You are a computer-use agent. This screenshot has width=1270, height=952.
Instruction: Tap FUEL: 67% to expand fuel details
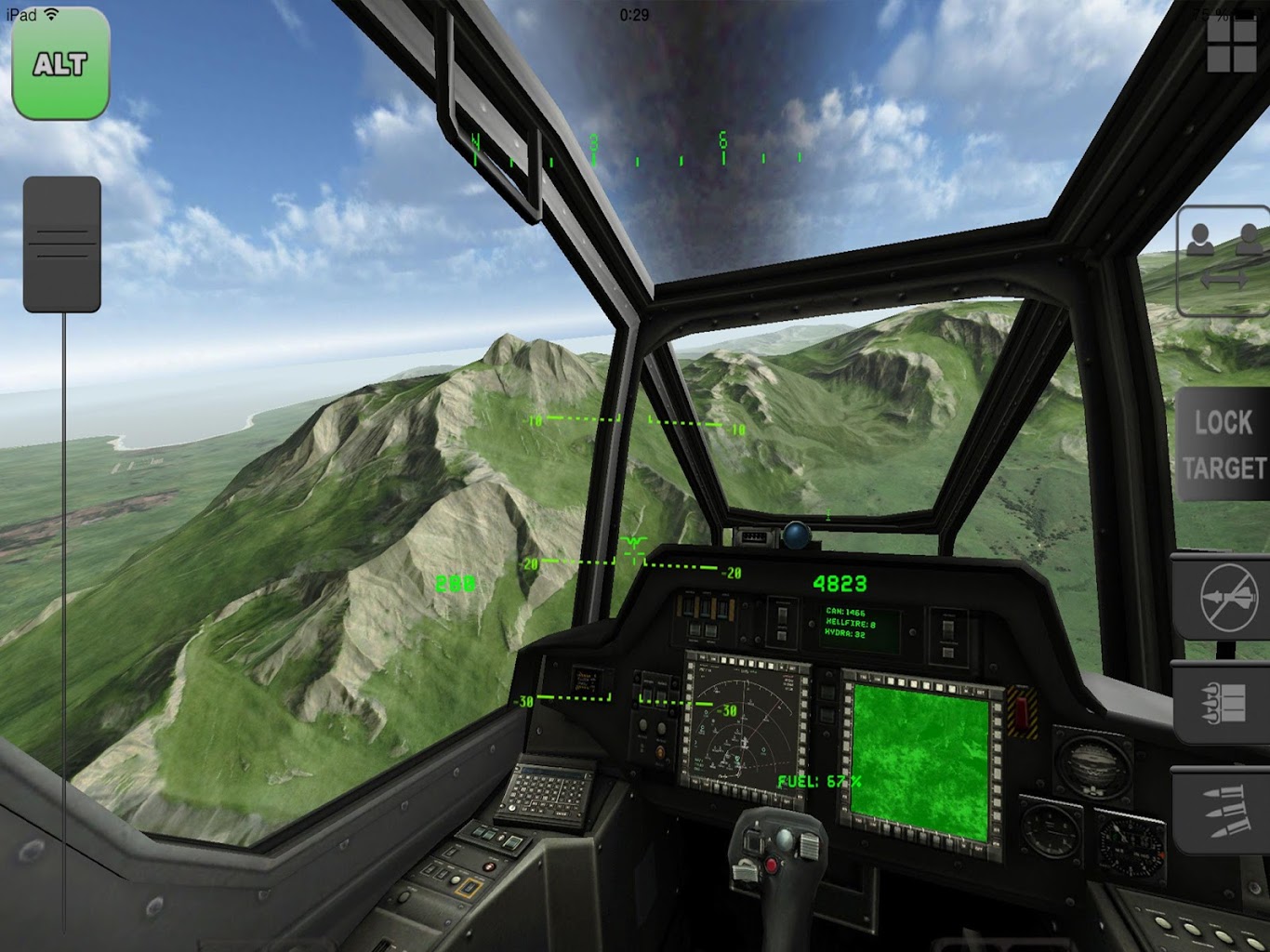818,781
